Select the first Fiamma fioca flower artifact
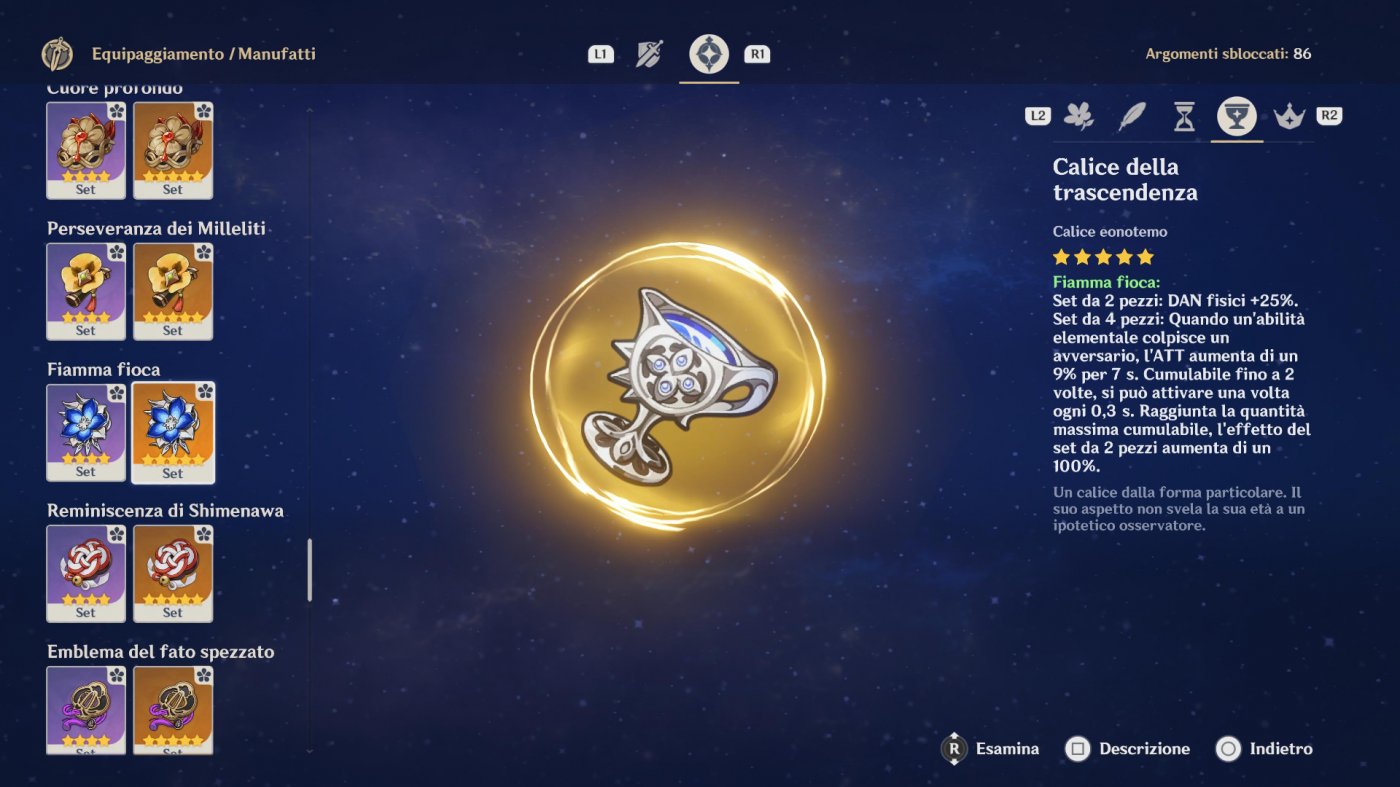 [x=85, y=430]
